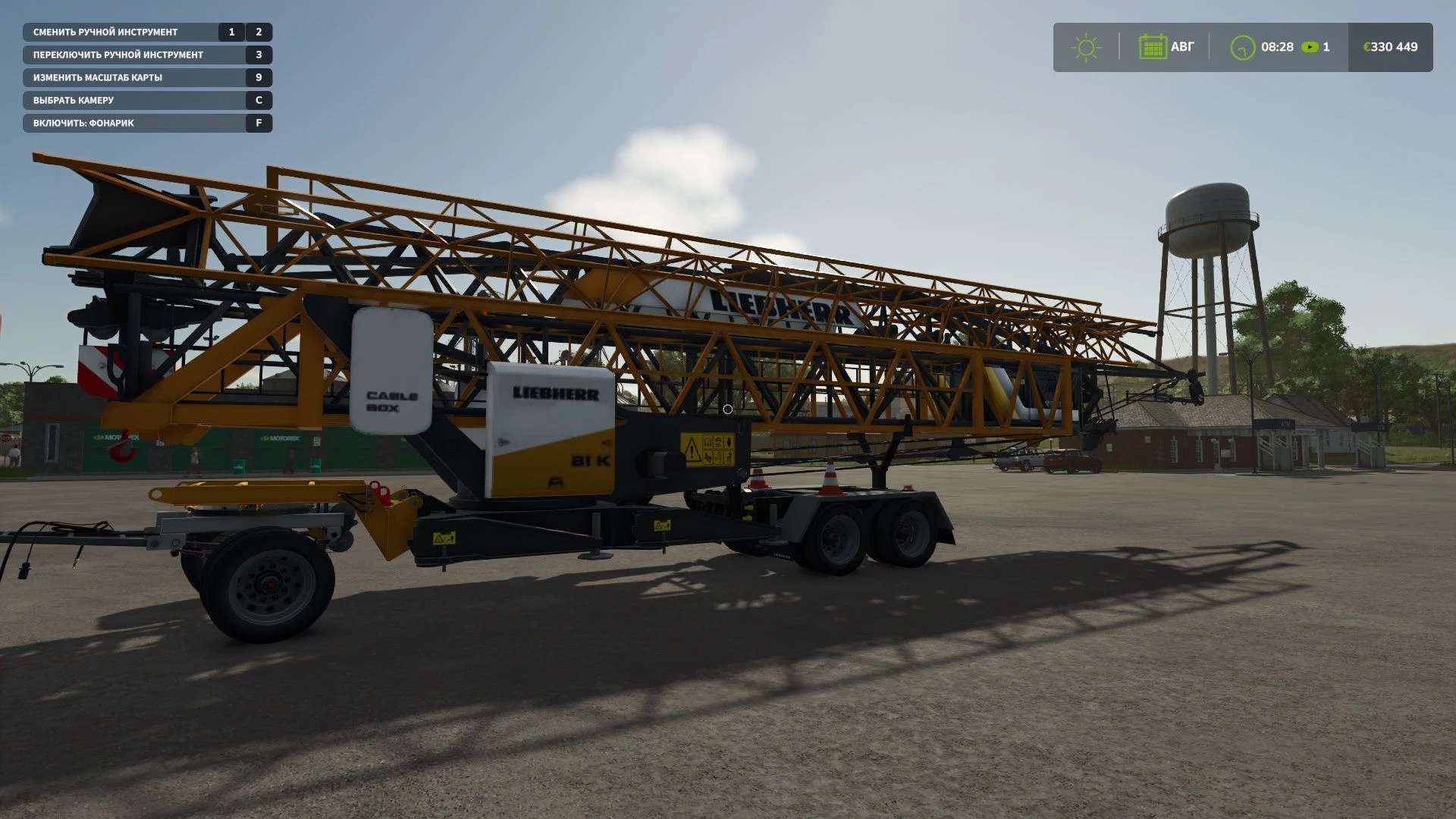The image size is (1456, 819).
Task: Click the 9 key badge on the map scale hint
Action: pos(259,77)
